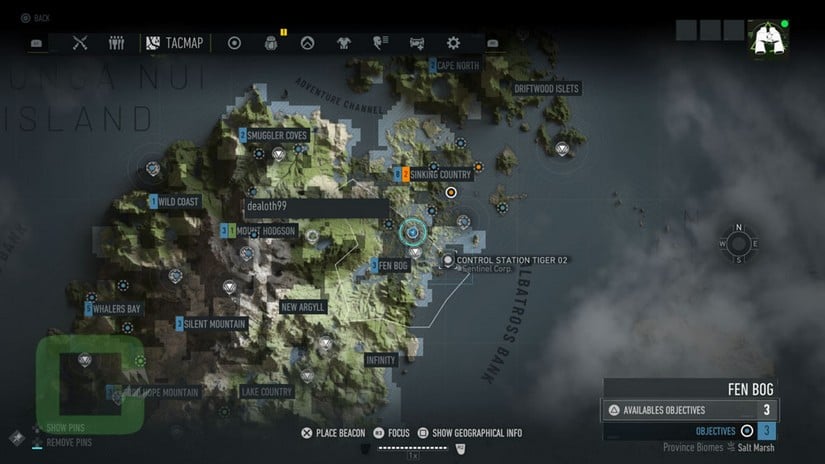Open the settings gear tab

pyautogui.click(x=453, y=43)
